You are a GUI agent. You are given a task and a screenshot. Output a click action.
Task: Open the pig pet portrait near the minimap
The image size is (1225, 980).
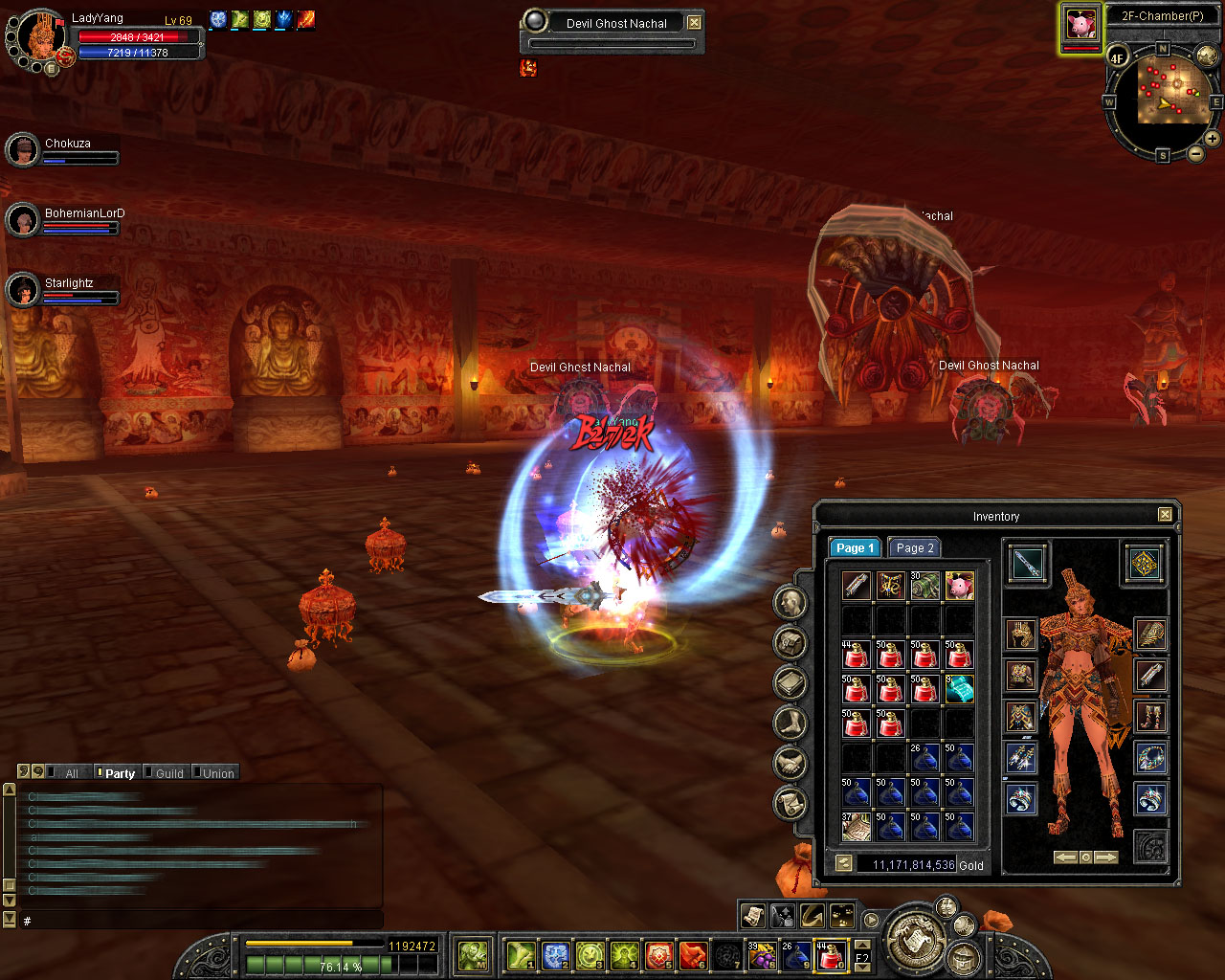tap(1080, 26)
